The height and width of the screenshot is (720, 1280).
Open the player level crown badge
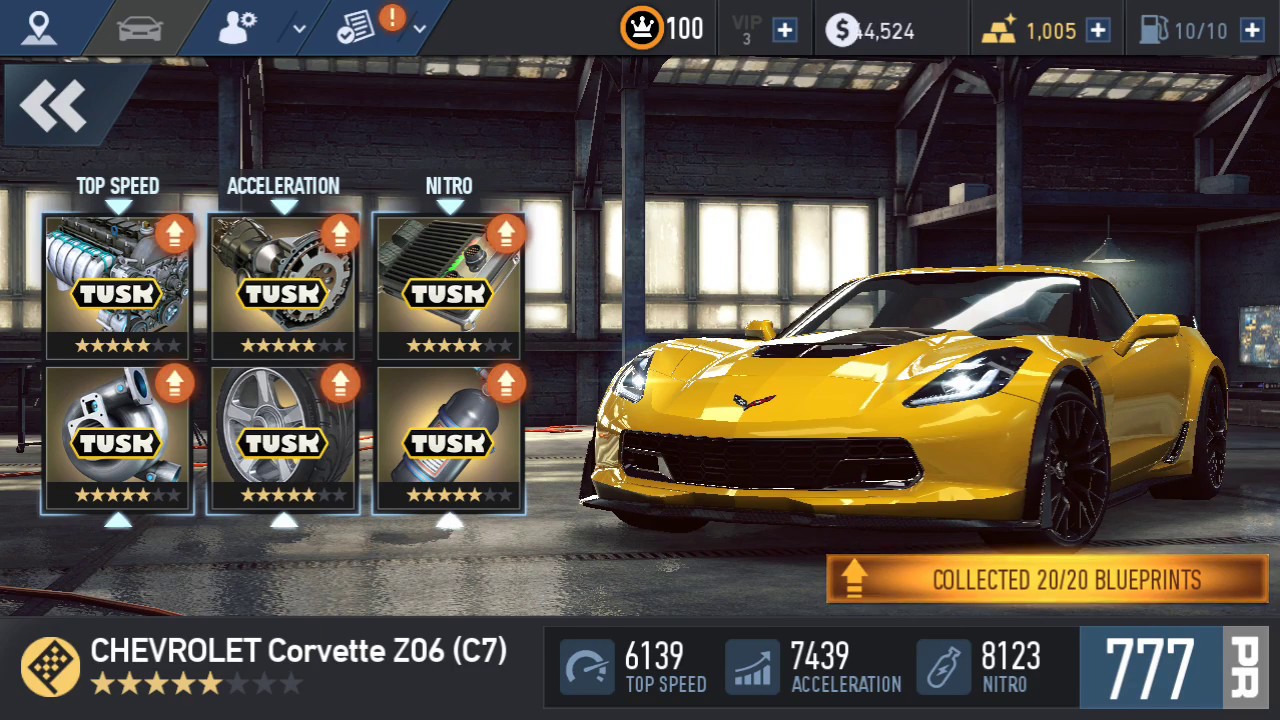(641, 29)
